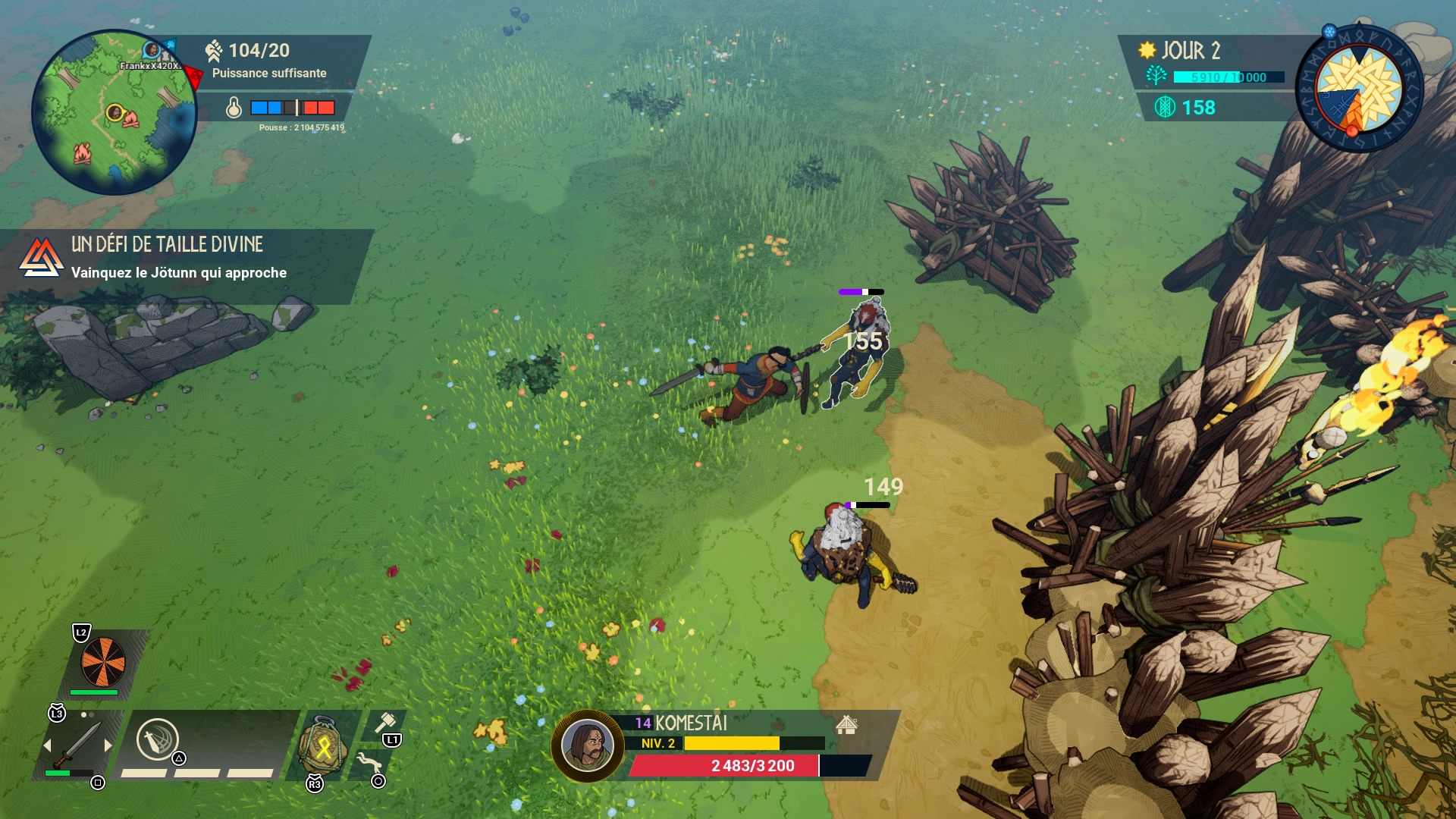Click the village house icon by player name
This screenshot has width=1456, height=819.
coord(846,725)
